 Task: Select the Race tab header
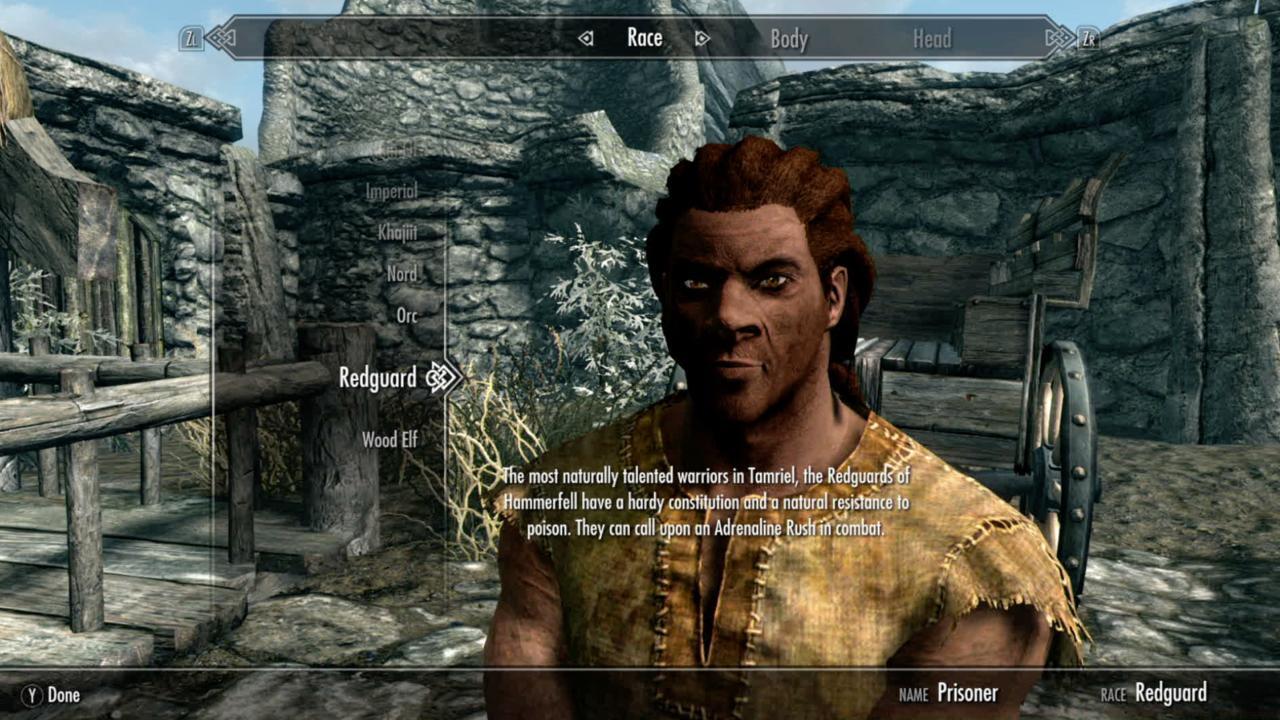click(x=644, y=38)
